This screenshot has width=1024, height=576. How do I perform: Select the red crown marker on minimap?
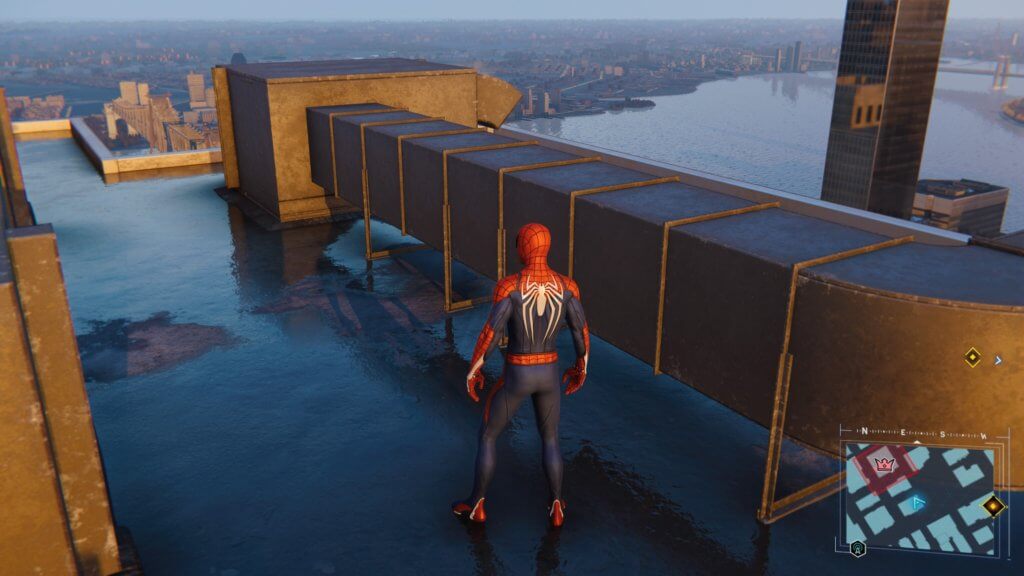point(884,463)
